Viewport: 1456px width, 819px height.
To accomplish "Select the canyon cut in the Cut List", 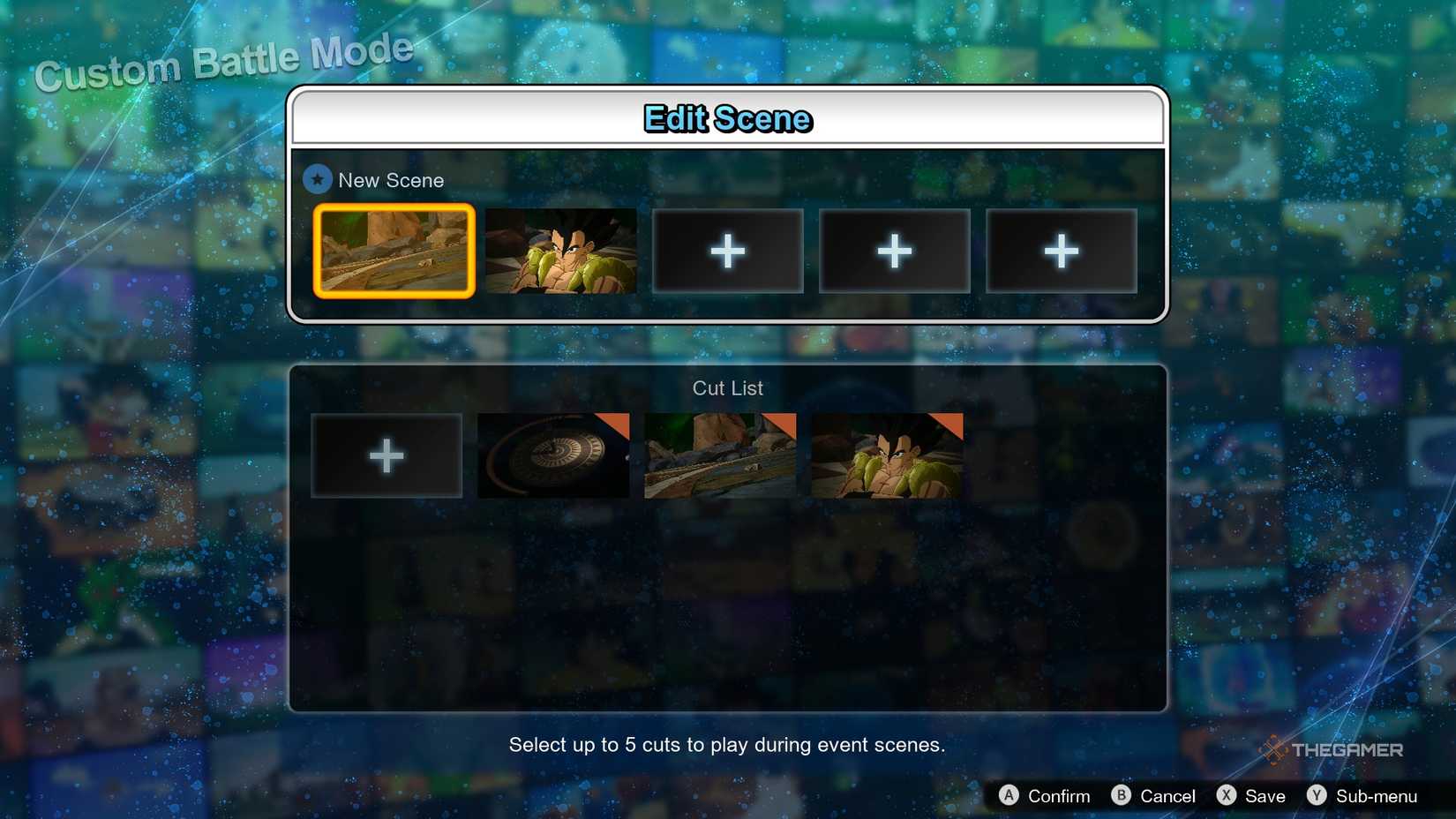I will coord(718,455).
